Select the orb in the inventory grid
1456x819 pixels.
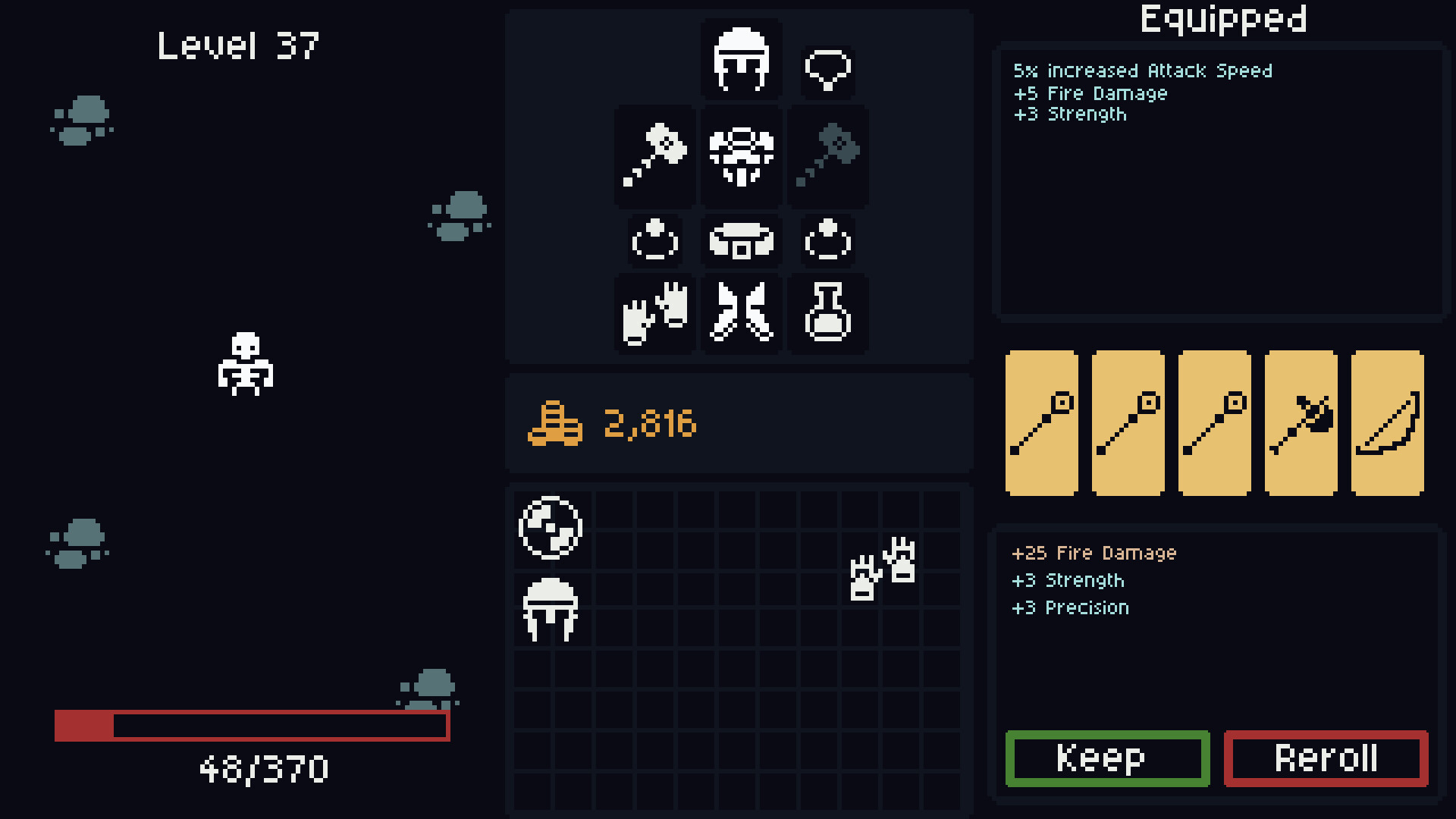[551, 526]
